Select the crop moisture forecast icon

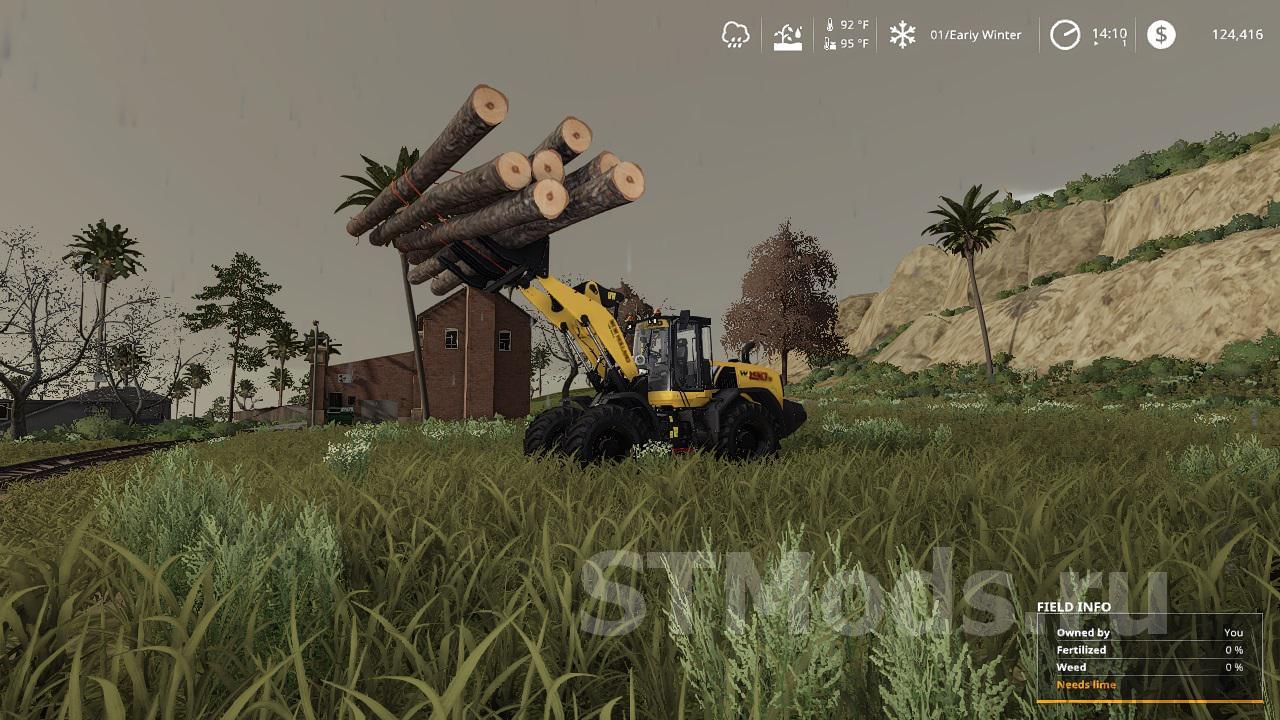pos(789,33)
